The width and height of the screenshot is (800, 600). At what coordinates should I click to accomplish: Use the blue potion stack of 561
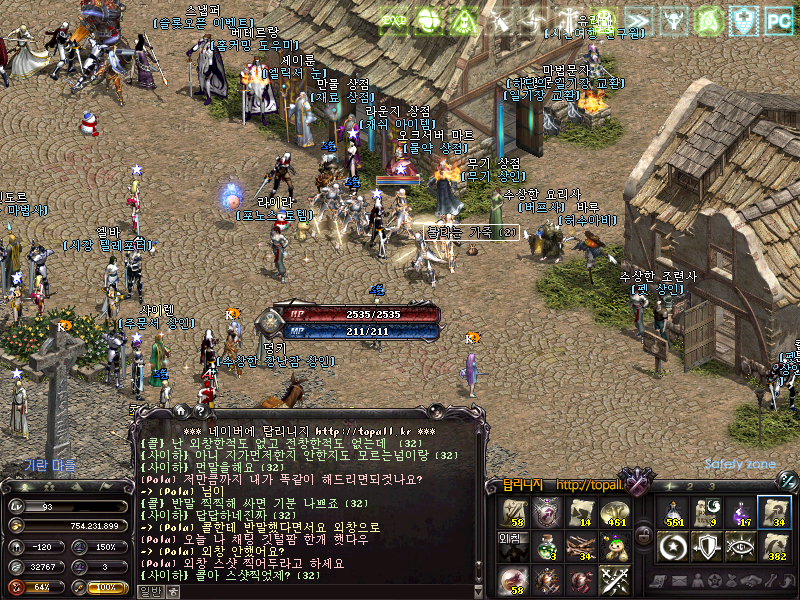(670, 511)
